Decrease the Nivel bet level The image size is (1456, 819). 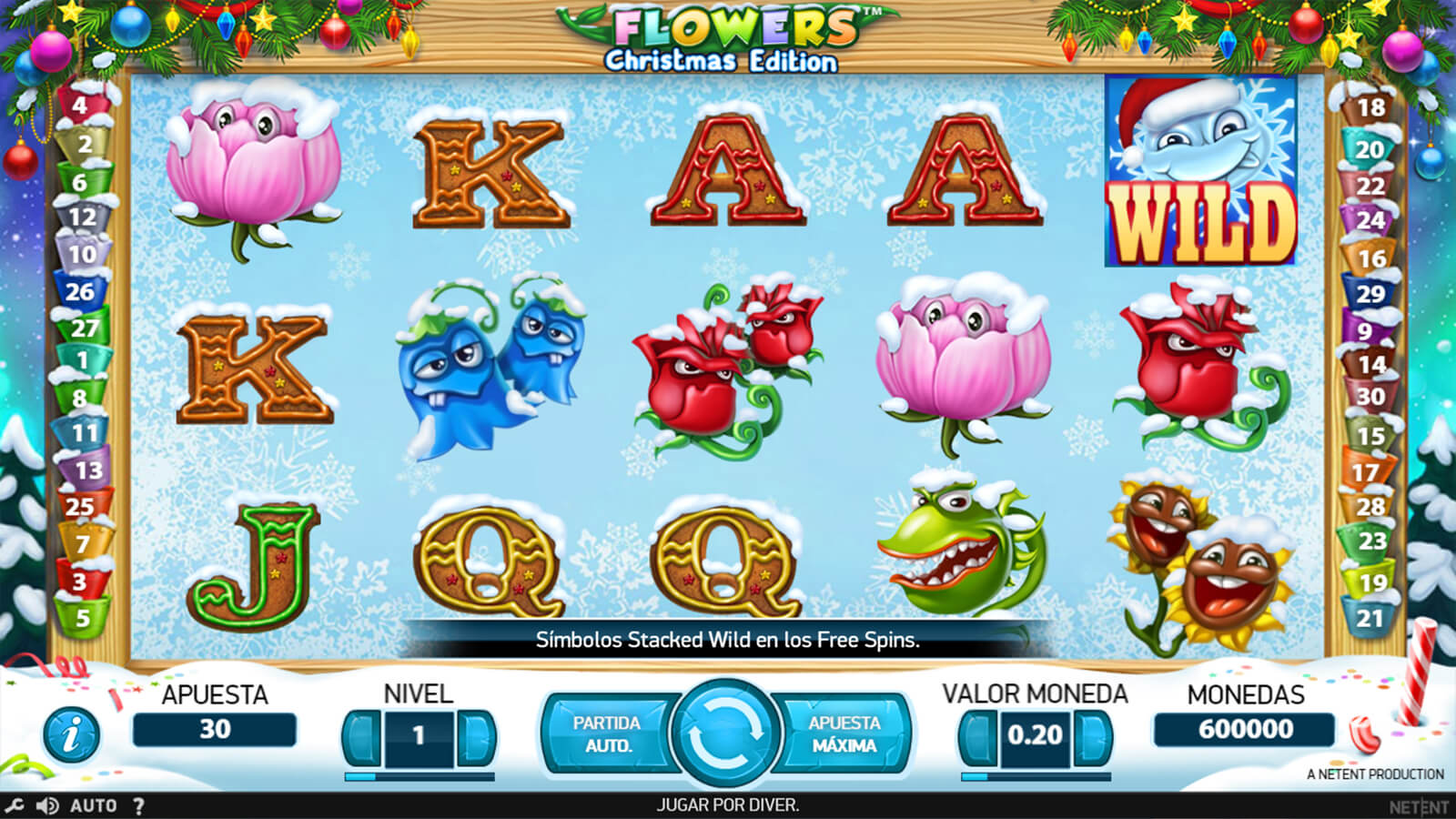click(x=362, y=735)
